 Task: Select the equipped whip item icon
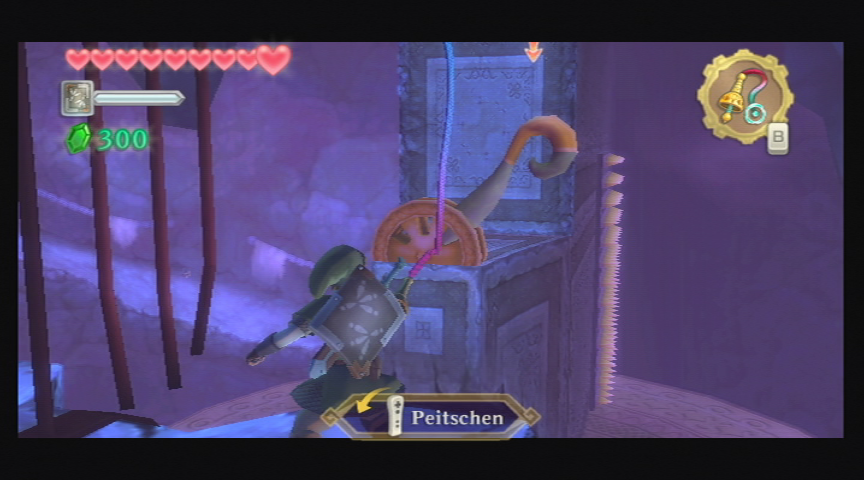(x=744, y=96)
